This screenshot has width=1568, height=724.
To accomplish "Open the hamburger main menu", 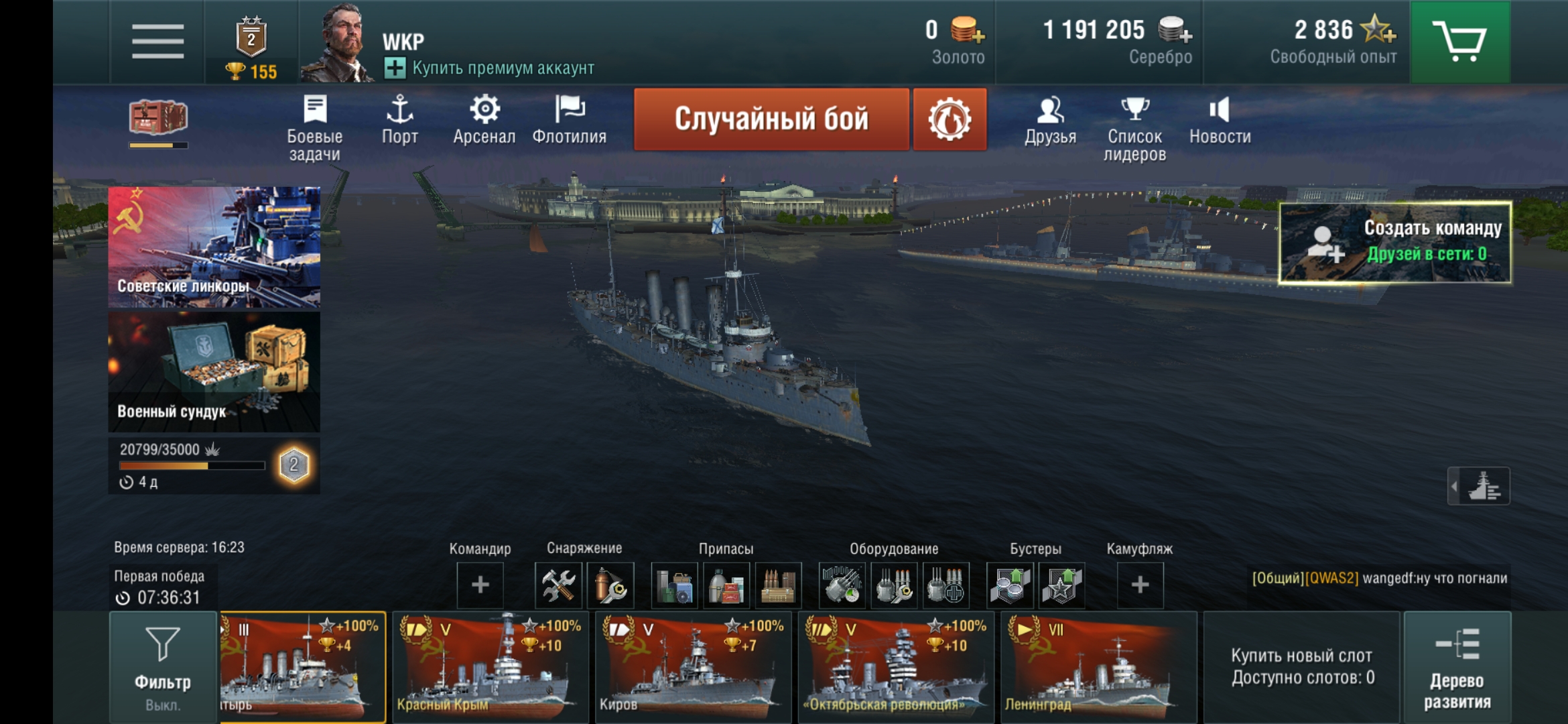I will pos(157,42).
